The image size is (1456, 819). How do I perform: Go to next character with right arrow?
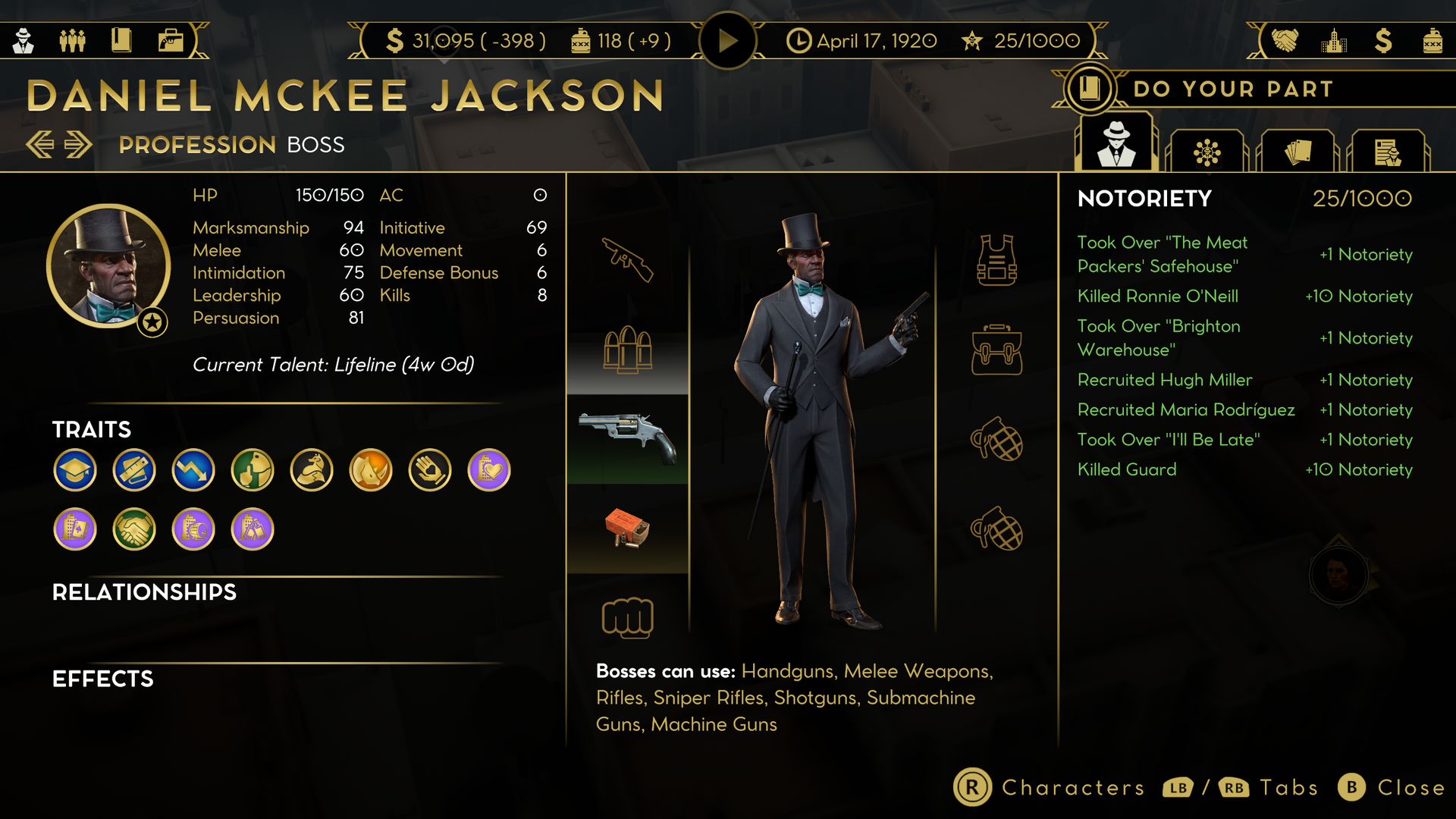78,144
